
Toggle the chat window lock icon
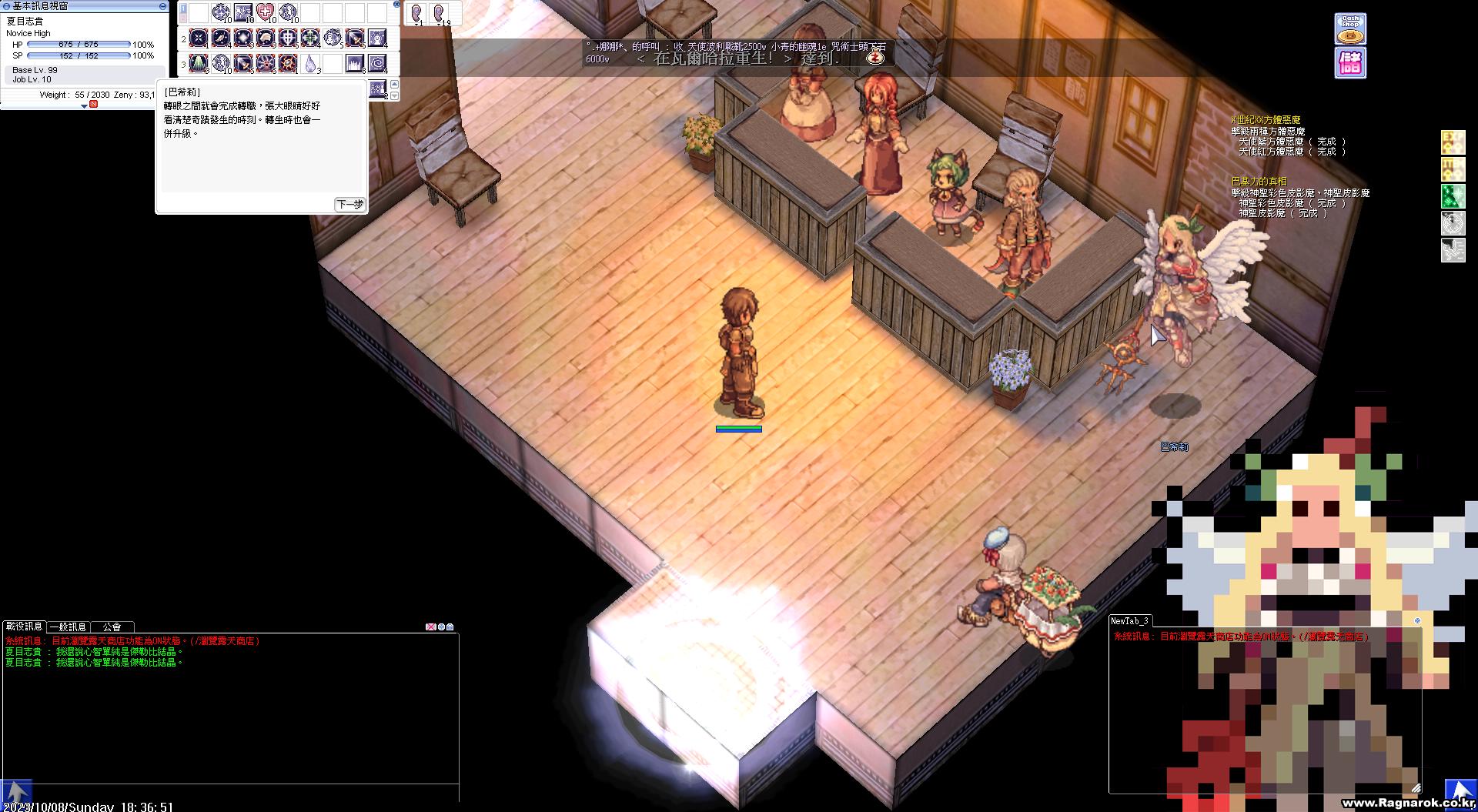(x=450, y=627)
